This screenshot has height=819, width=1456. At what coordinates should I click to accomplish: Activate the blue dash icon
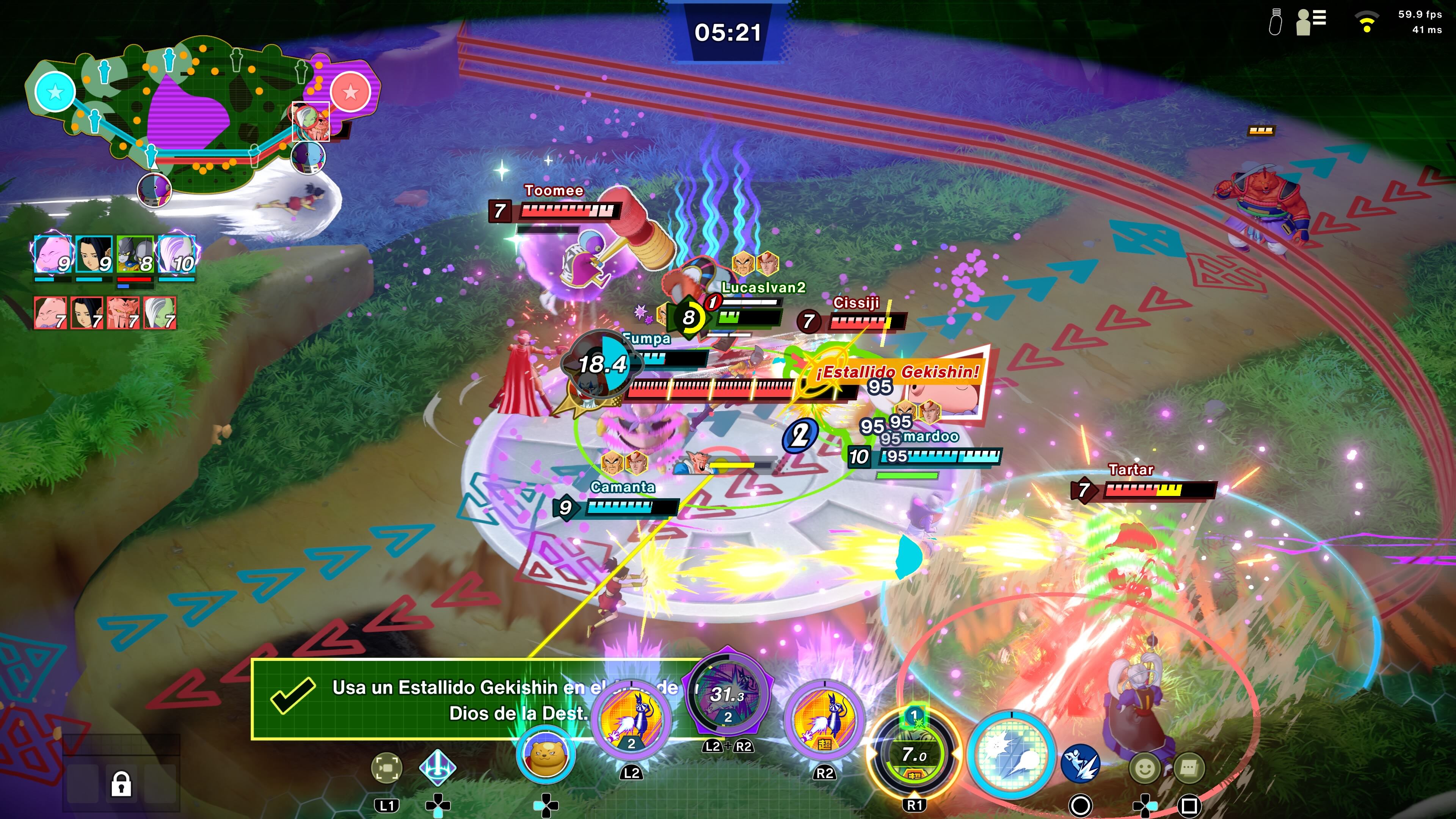click(1080, 763)
